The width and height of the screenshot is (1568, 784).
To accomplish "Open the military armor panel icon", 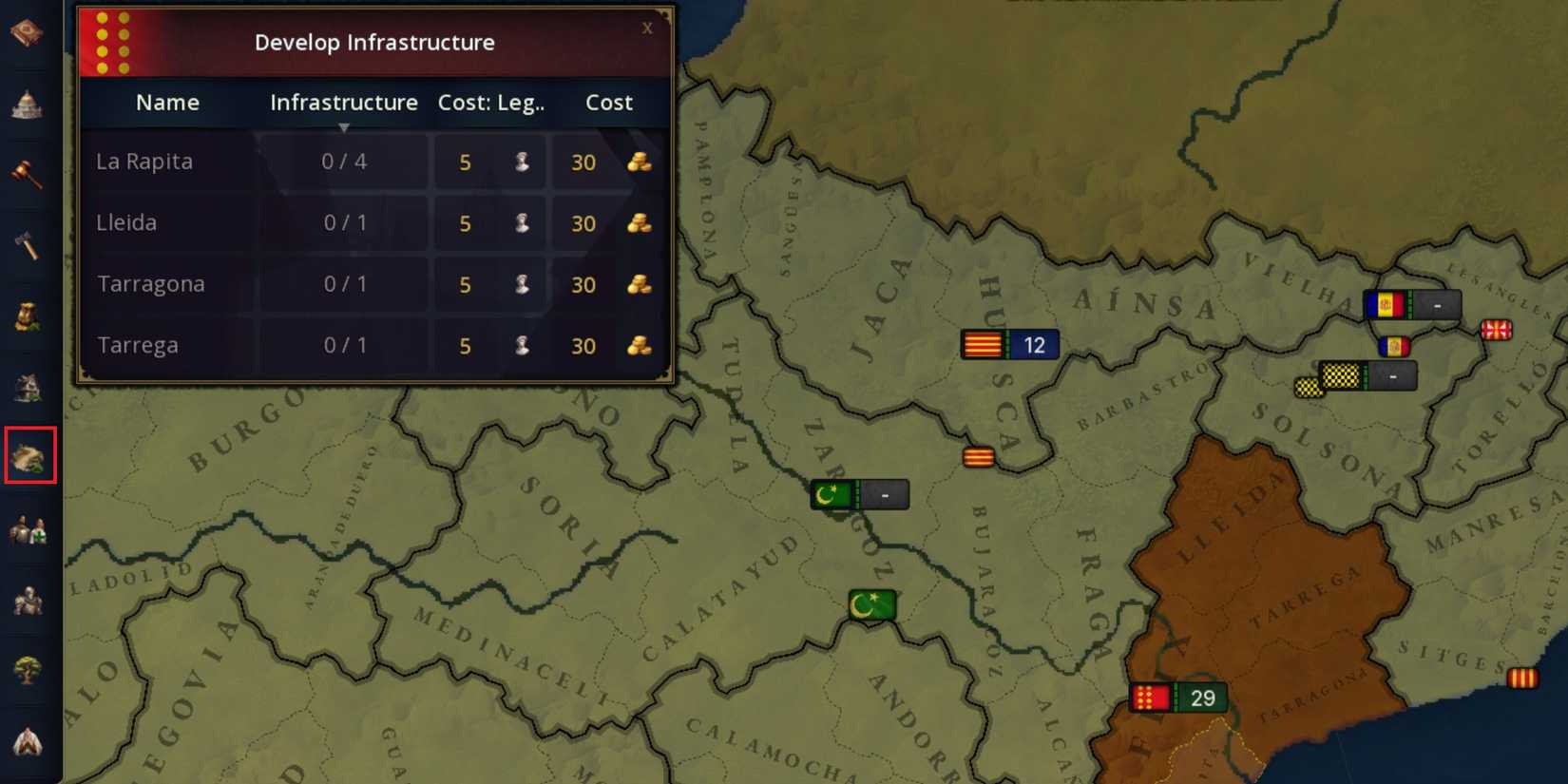I will (29, 599).
